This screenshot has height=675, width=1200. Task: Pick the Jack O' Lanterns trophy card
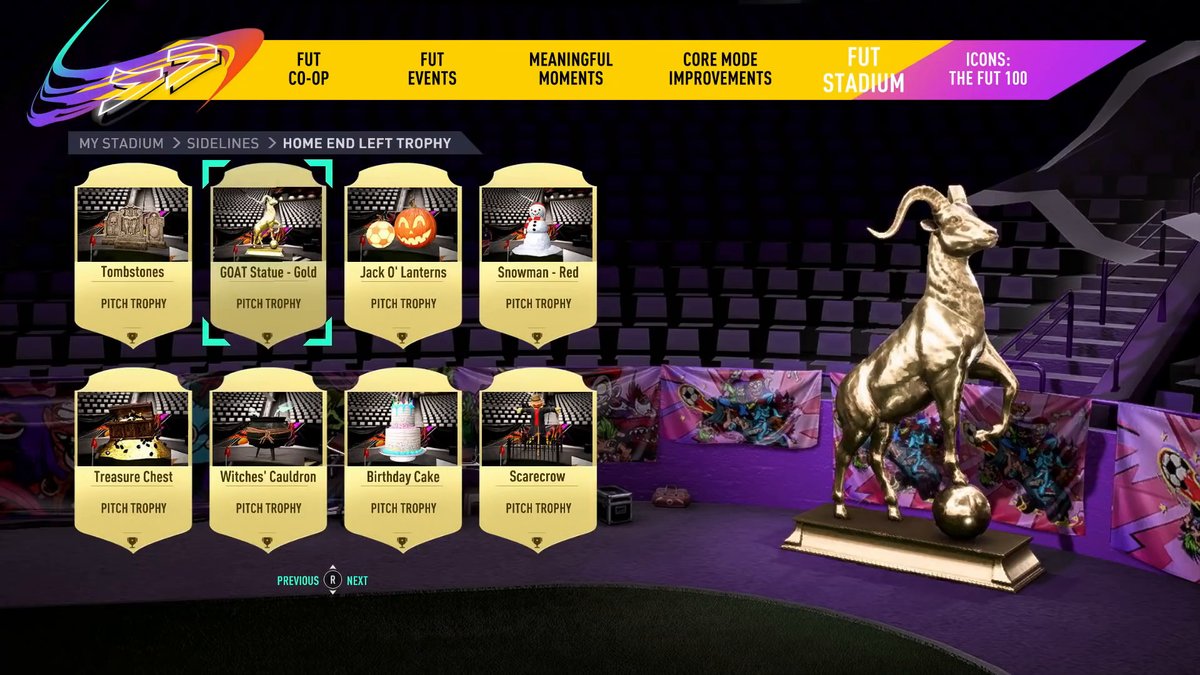(403, 255)
